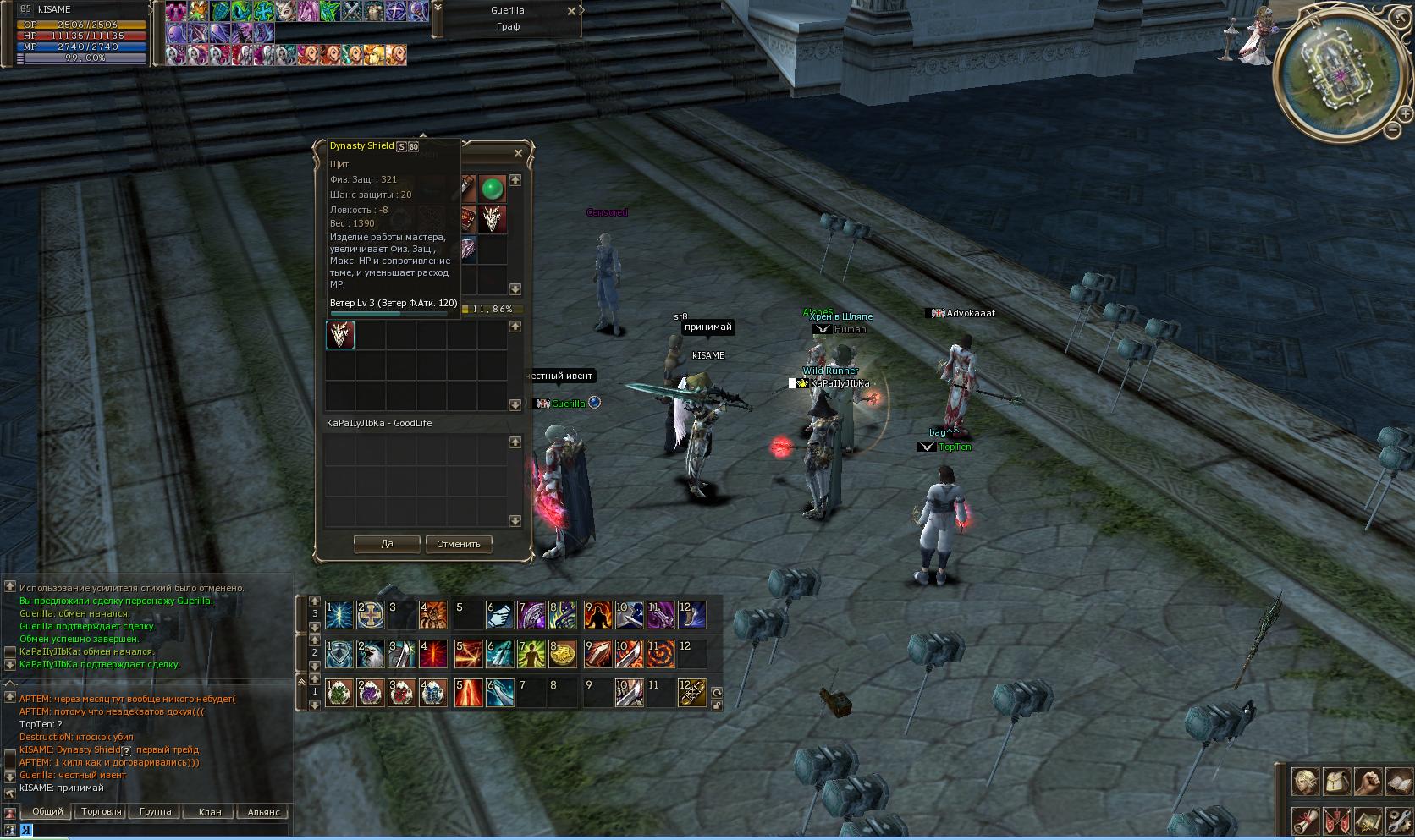The height and width of the screenshot is (840, 1415).
Task: Cancel the trade with the Отменить button
Action: (x=458, y=544)
